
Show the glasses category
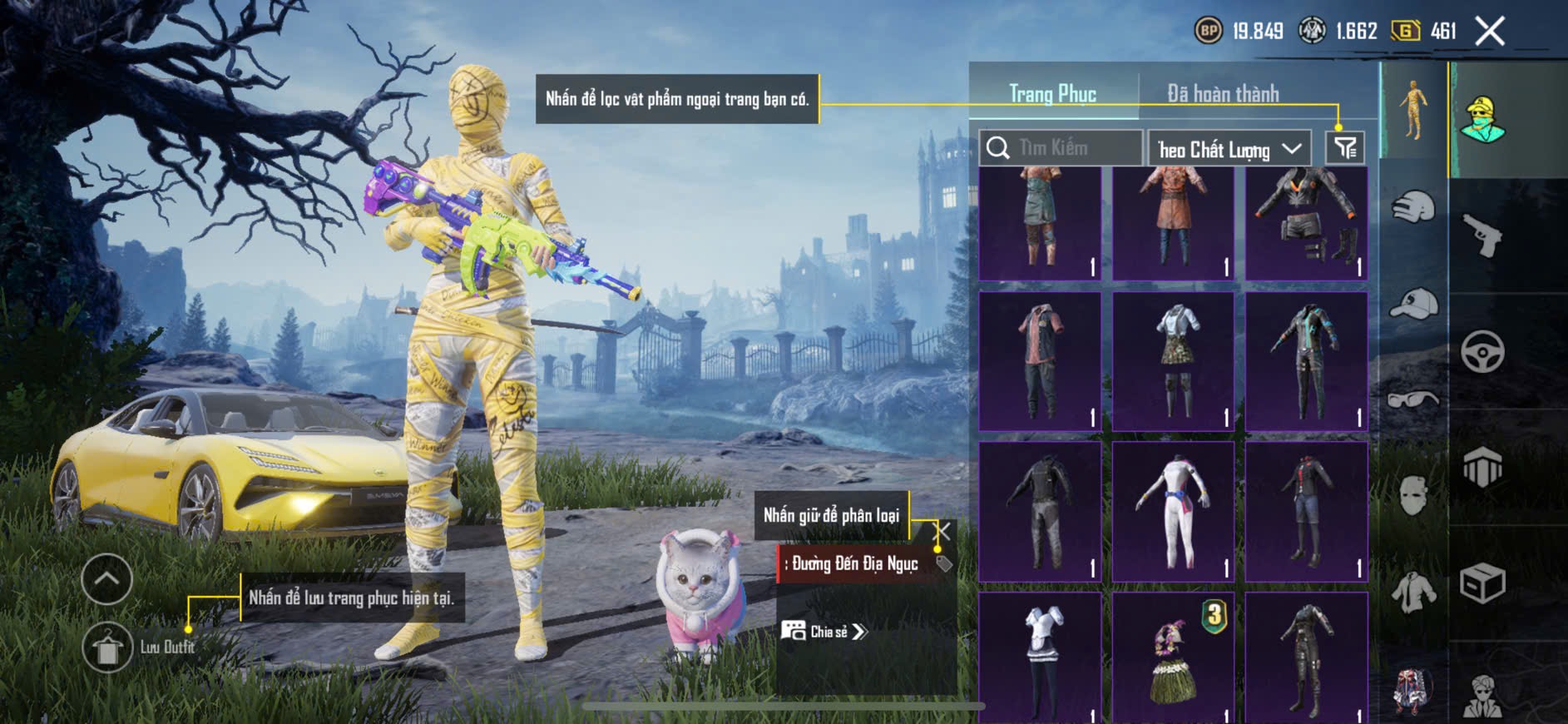(x=1412, y=400)
